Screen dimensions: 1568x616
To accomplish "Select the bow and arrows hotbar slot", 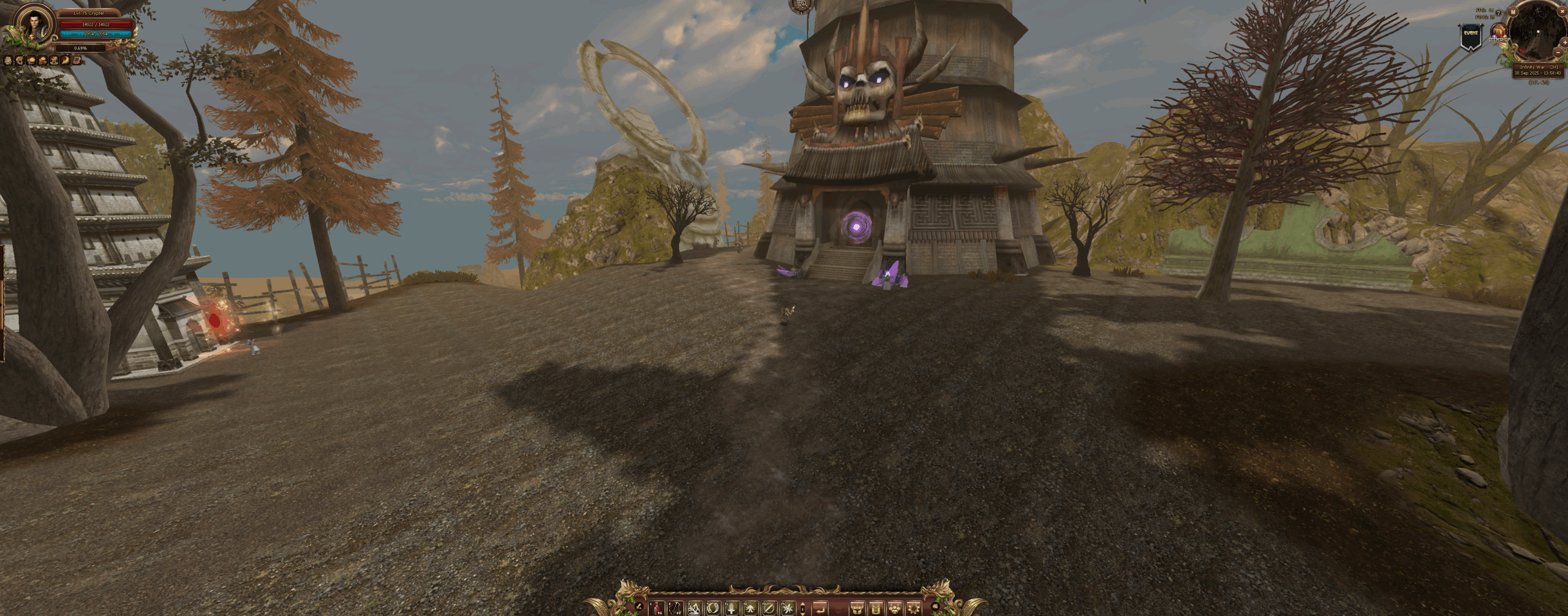I will click(x=676, y=609).
